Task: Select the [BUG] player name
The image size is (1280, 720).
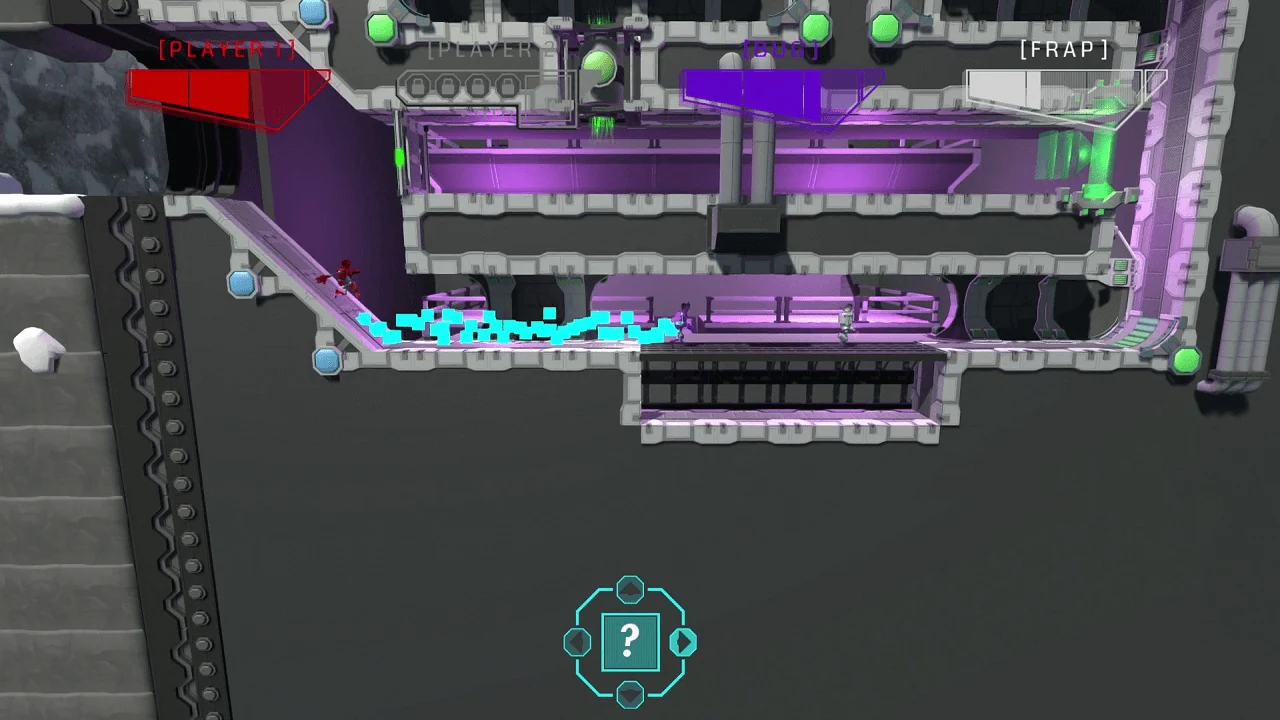Action: pyautogui.click(x=783, y=49)
